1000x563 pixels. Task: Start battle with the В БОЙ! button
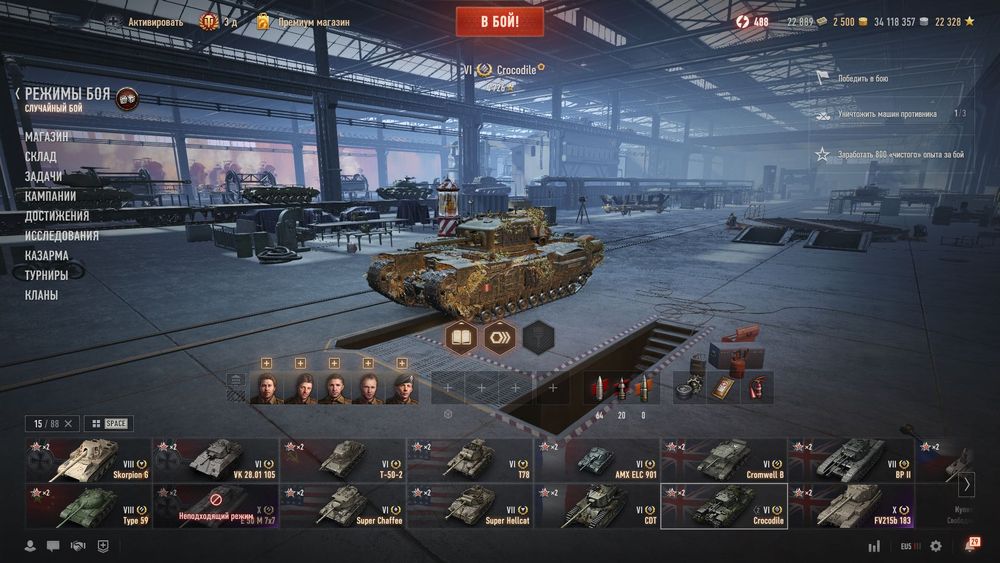point(499,21)
